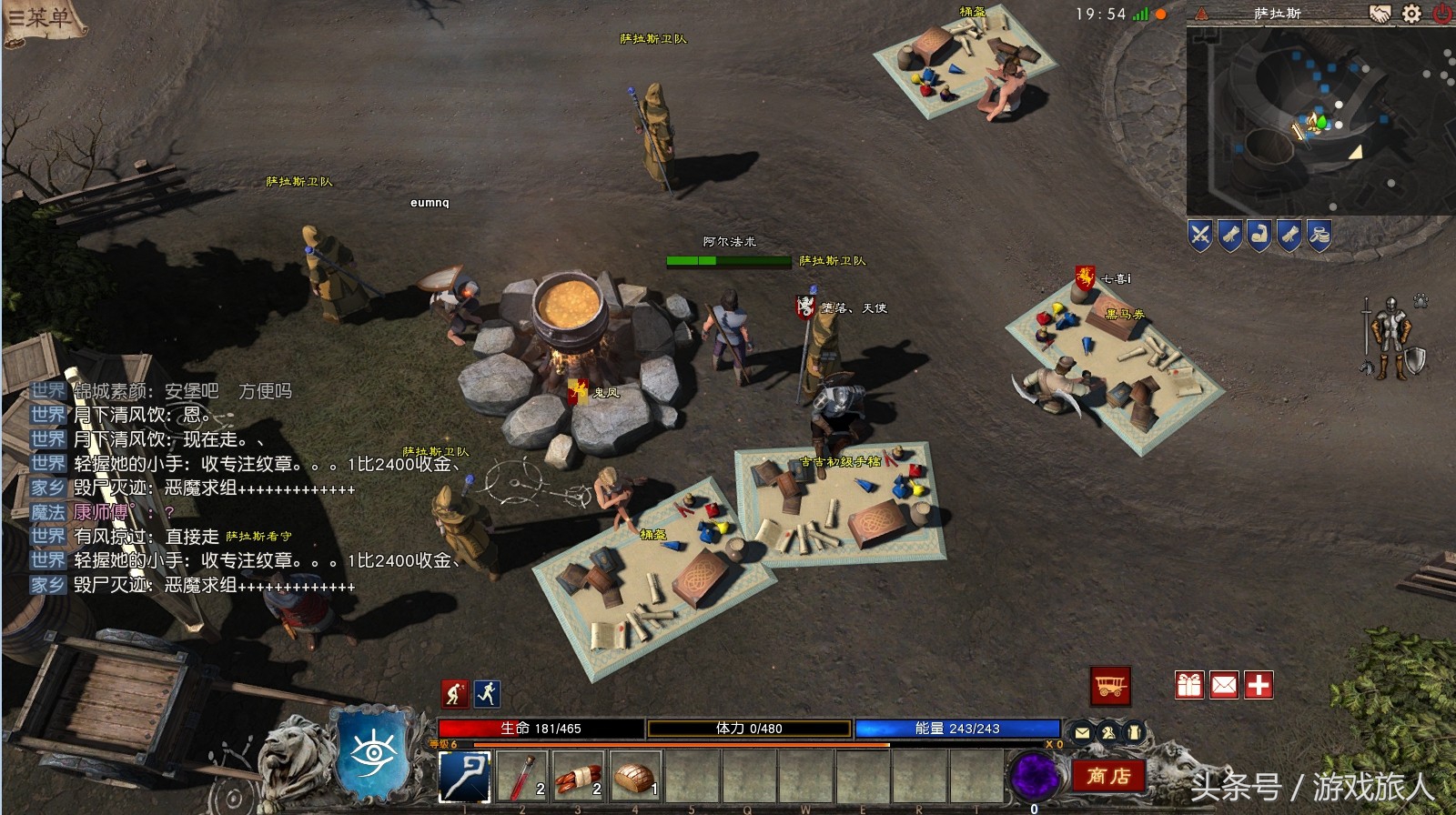
Task: Open the 商店 shop button
Action: [1107, 776]
